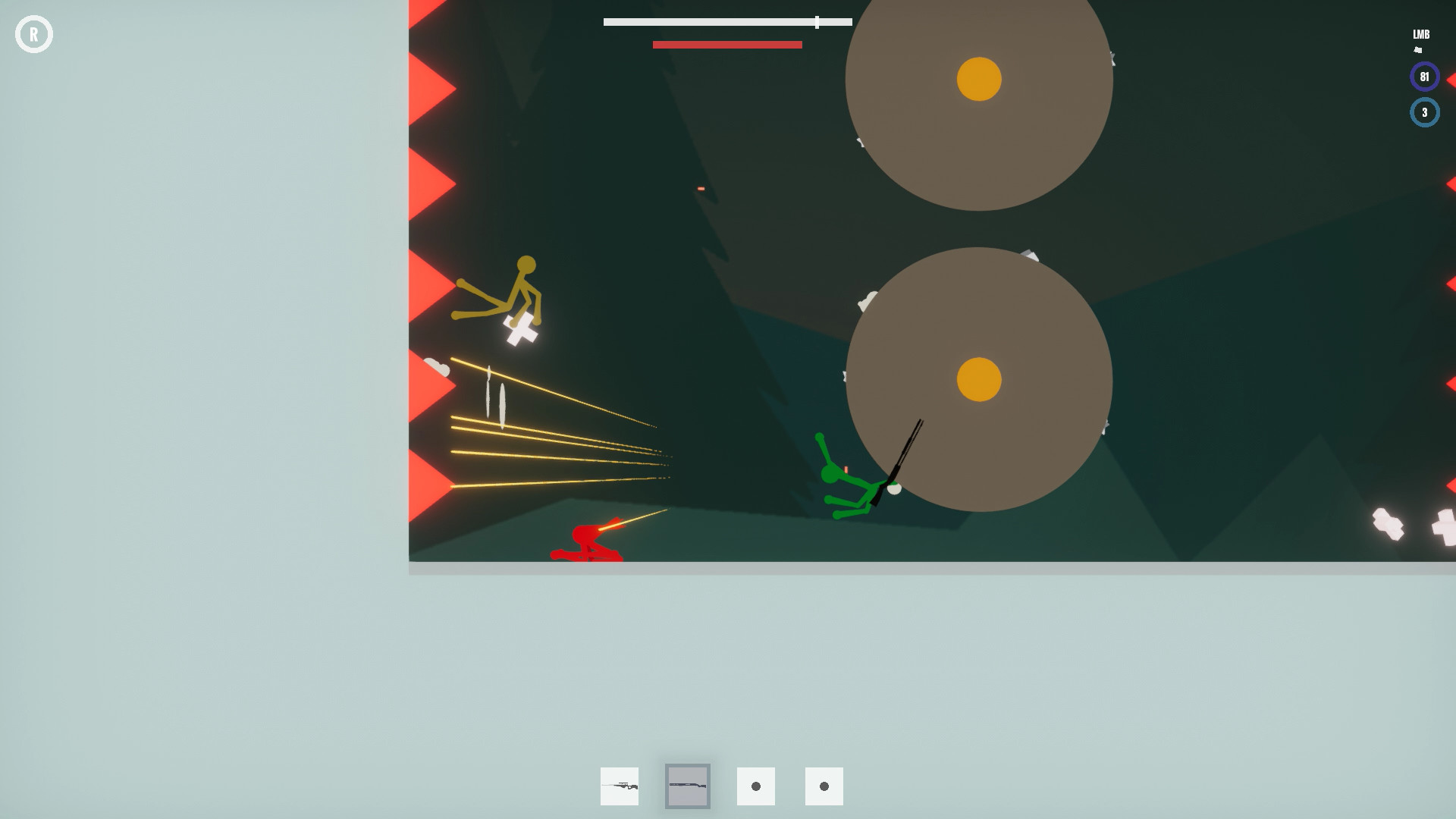Select the sniper rifle weapon slot
The image size is (1456, 819).
[619, 786]
